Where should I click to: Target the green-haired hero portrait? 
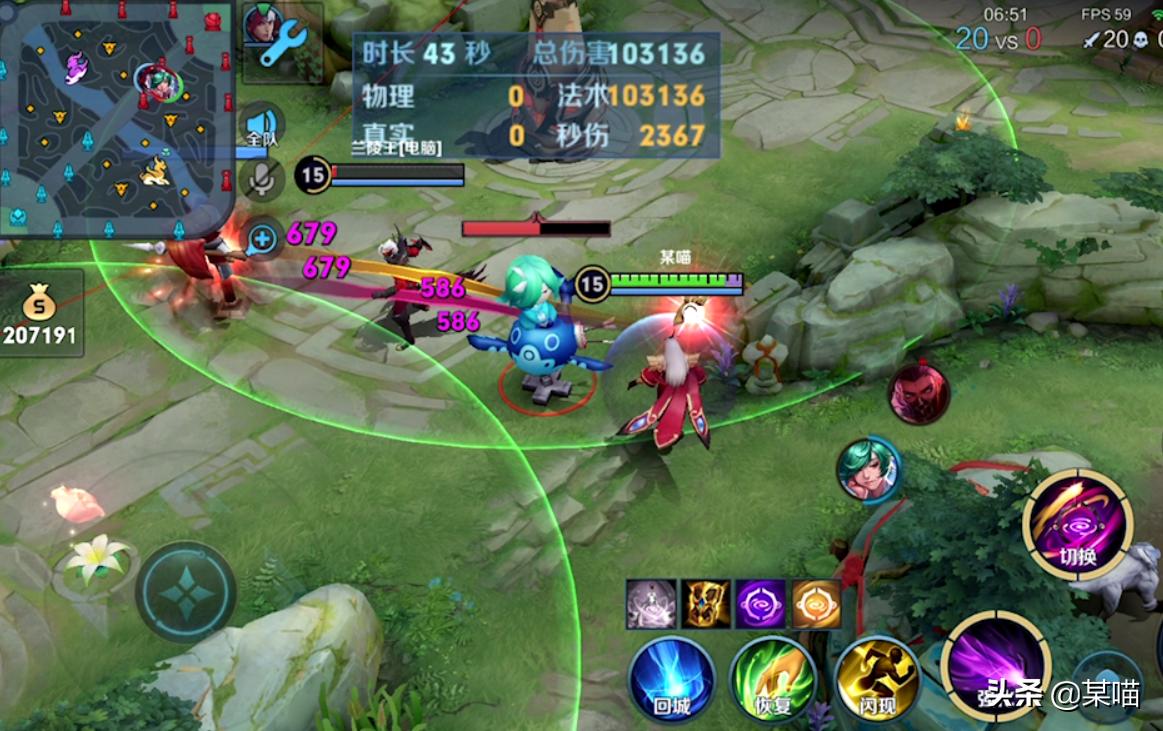click(x=869, y=470)
